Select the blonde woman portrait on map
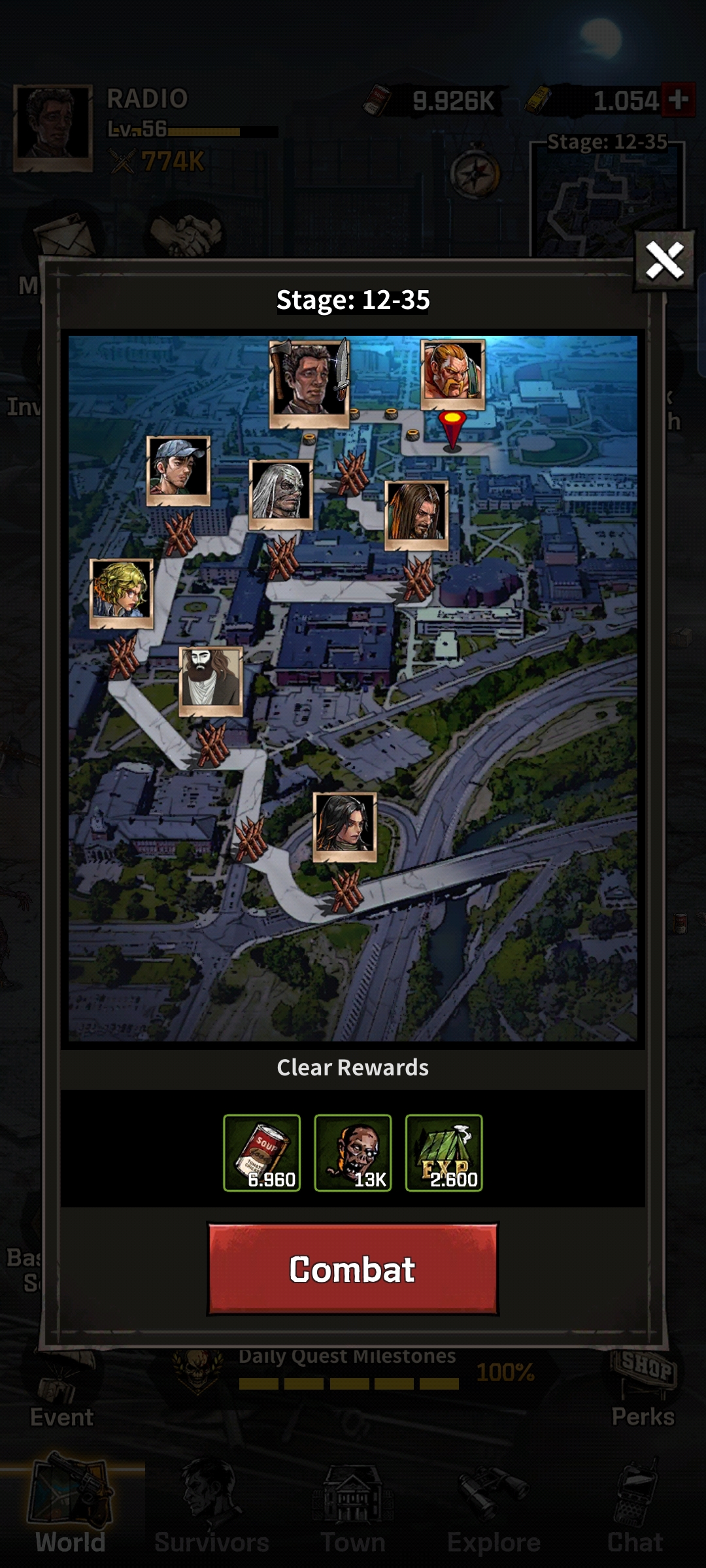Image resolution: width=706 pixels, height=1568 pixels. (x=121, y=593)
